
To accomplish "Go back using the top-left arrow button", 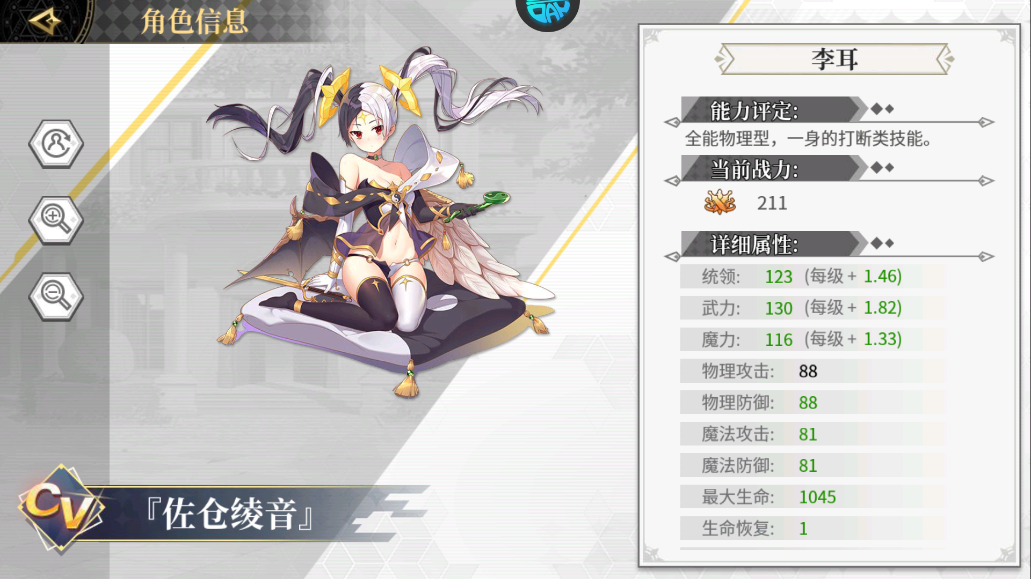I will tap(45, 20).
